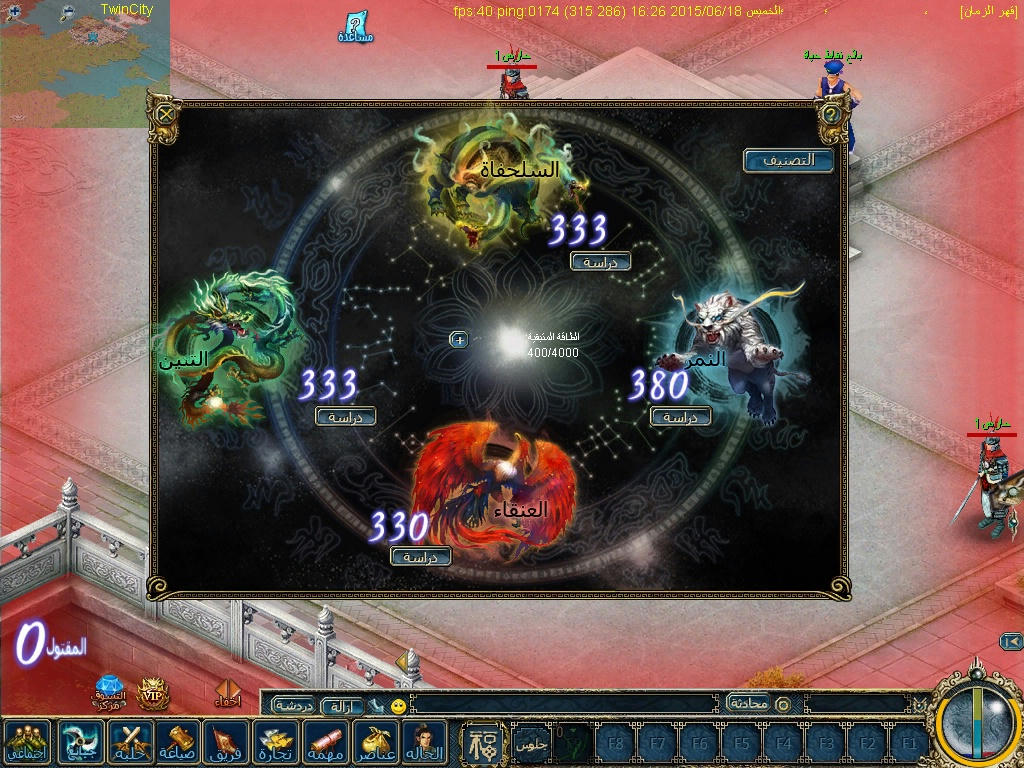Open the VIP badge menu

pyautogui.click(x=152, y=691)
